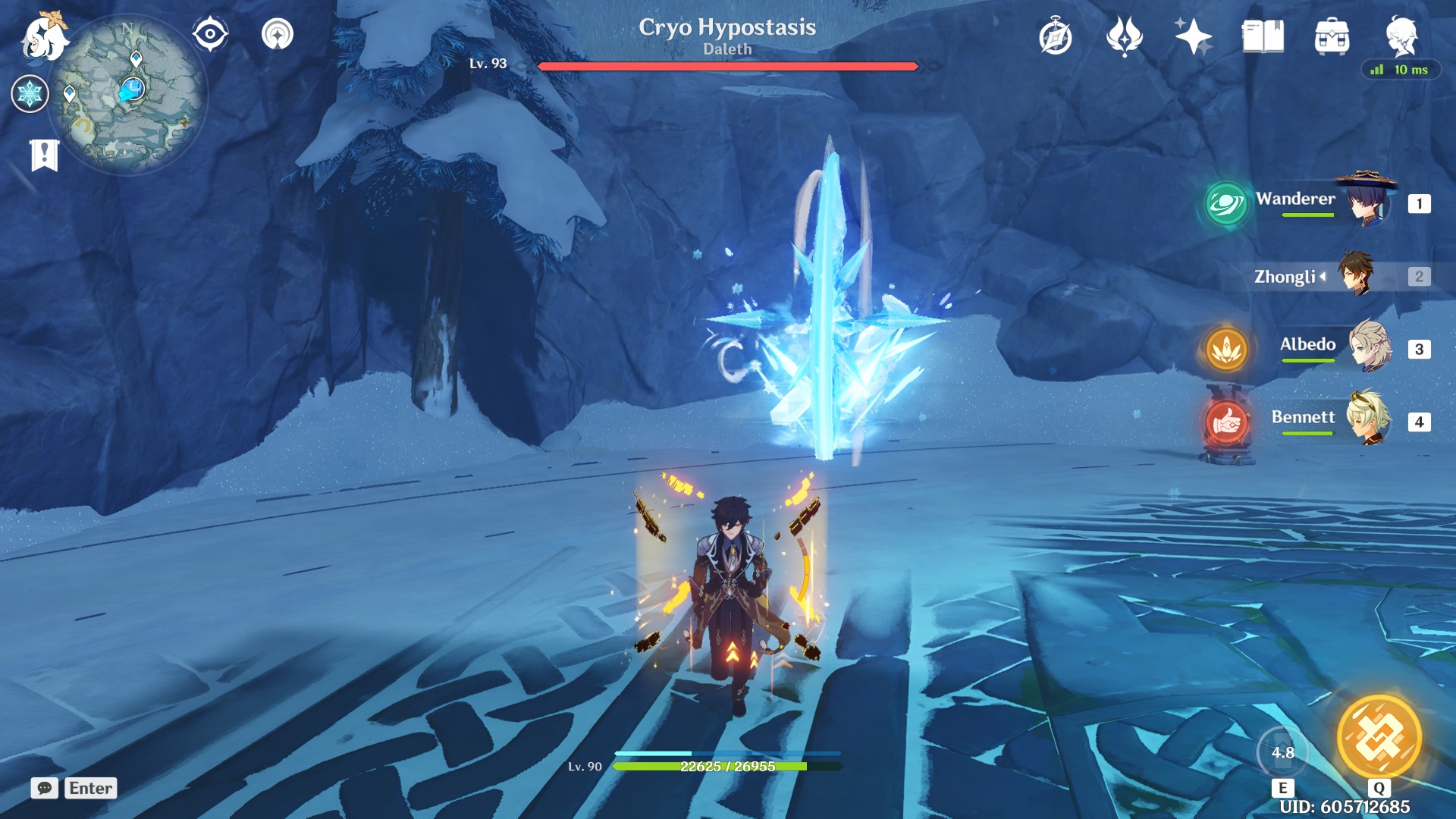Click the quest banner exclamation icon
This screenshot has width=1456, height=819.
click(45, 155)
